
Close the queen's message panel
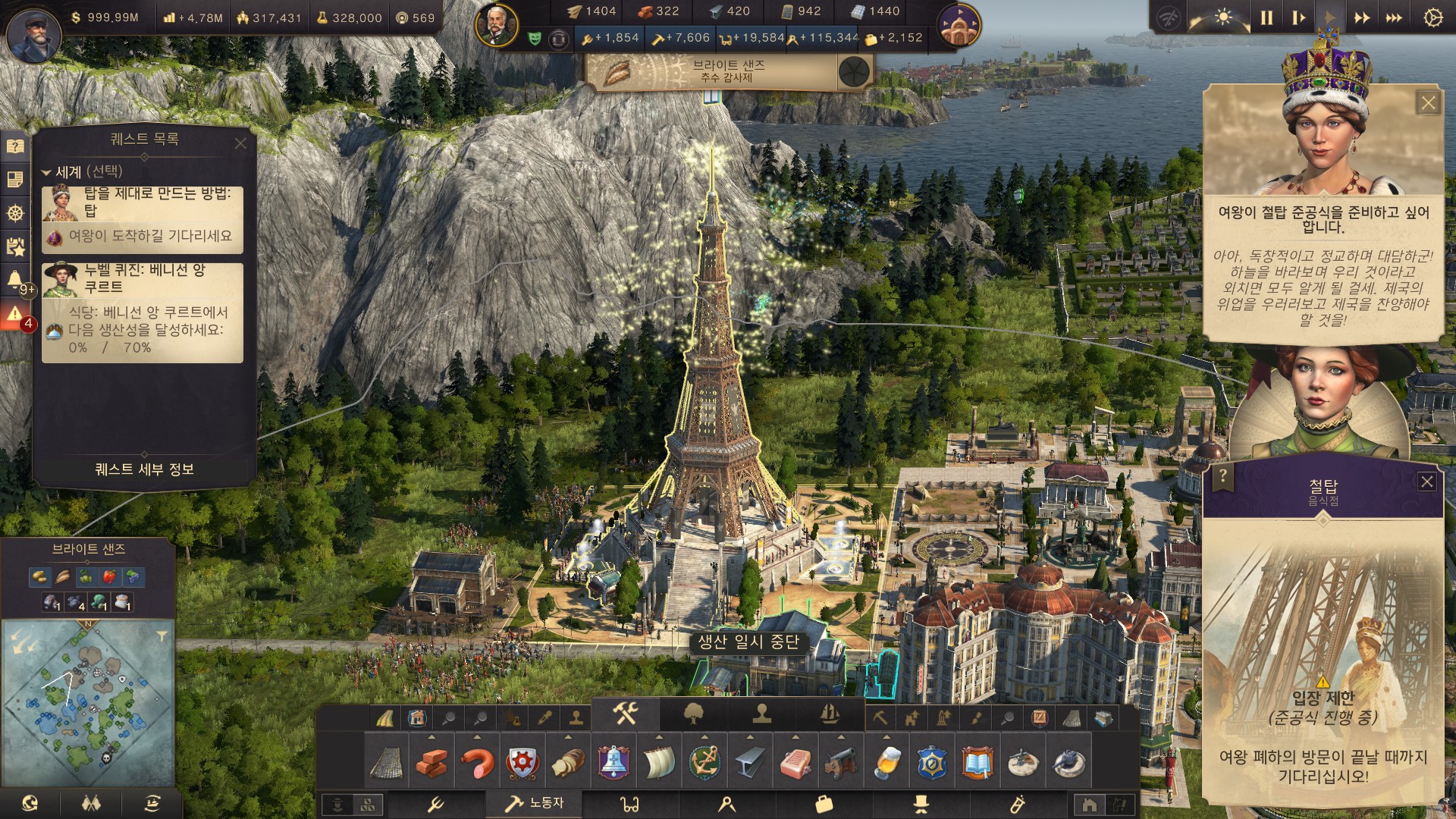pyautogui.click(x=1428, y=103)
